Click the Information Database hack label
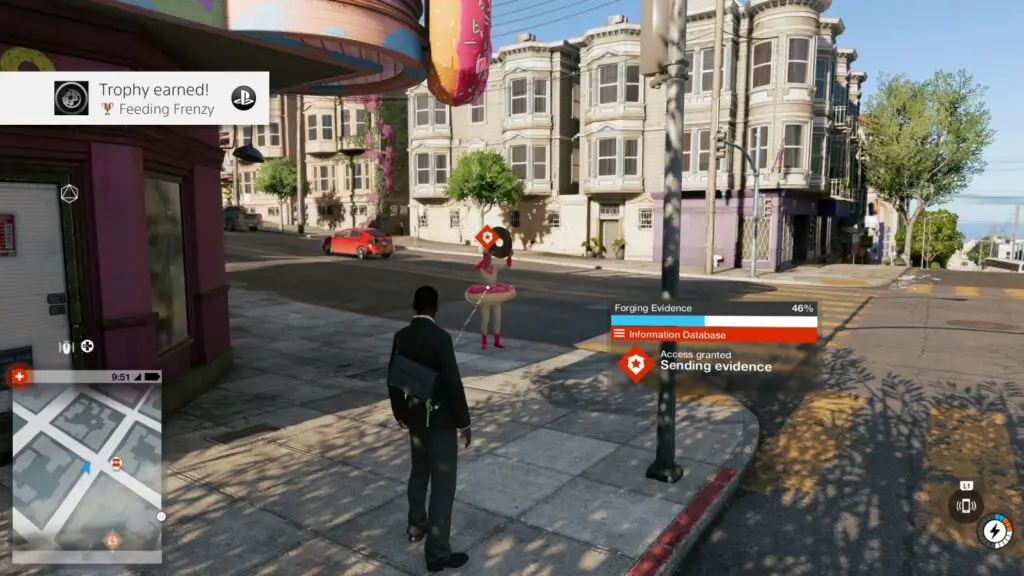 (714, 334)
